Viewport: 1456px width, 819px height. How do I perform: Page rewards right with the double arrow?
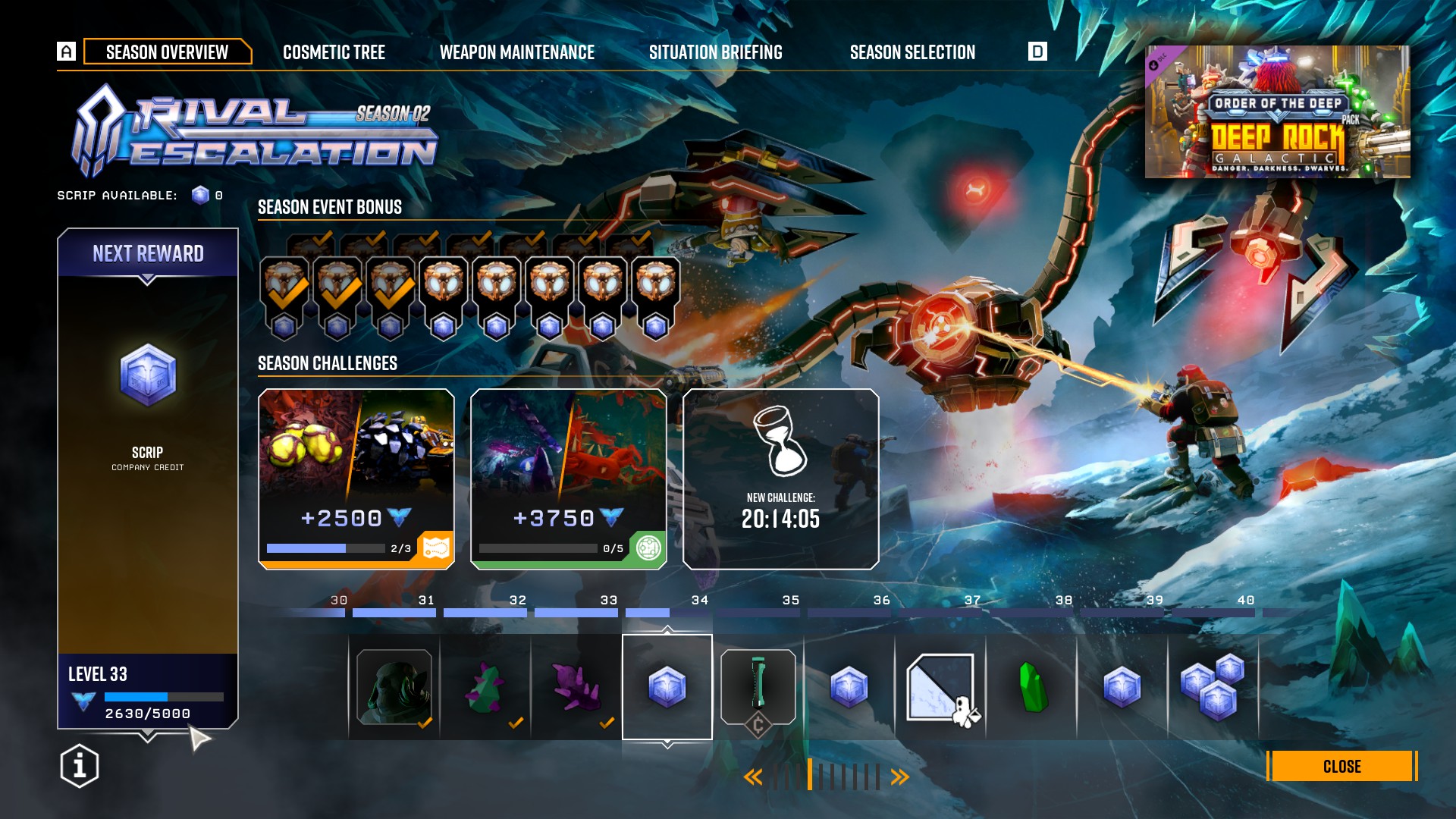point(900,777)
